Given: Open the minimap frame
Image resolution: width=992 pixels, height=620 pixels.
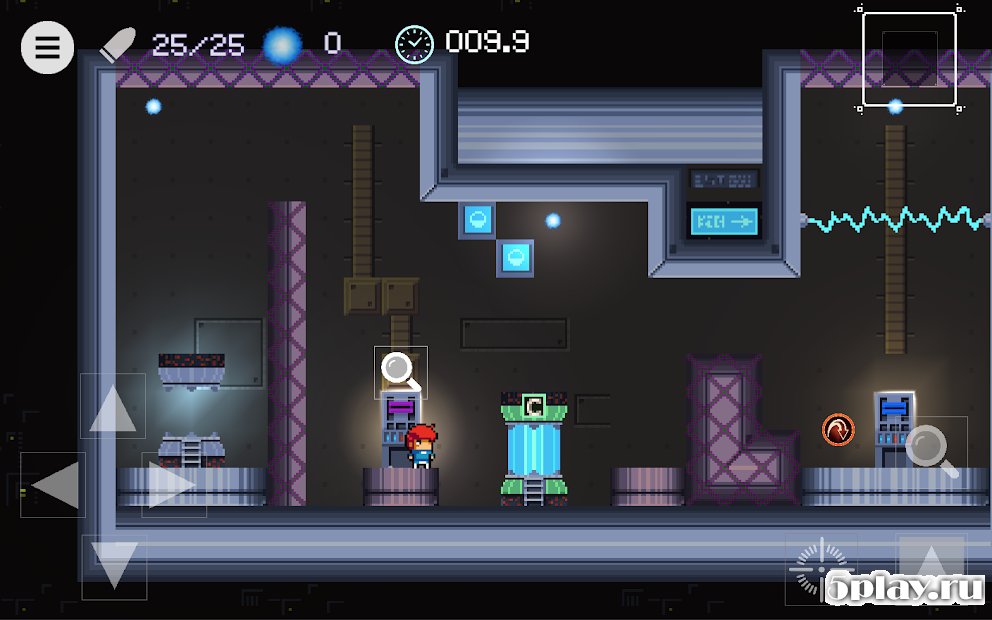Looking at the screenshot, I should [x=909, y=60].
